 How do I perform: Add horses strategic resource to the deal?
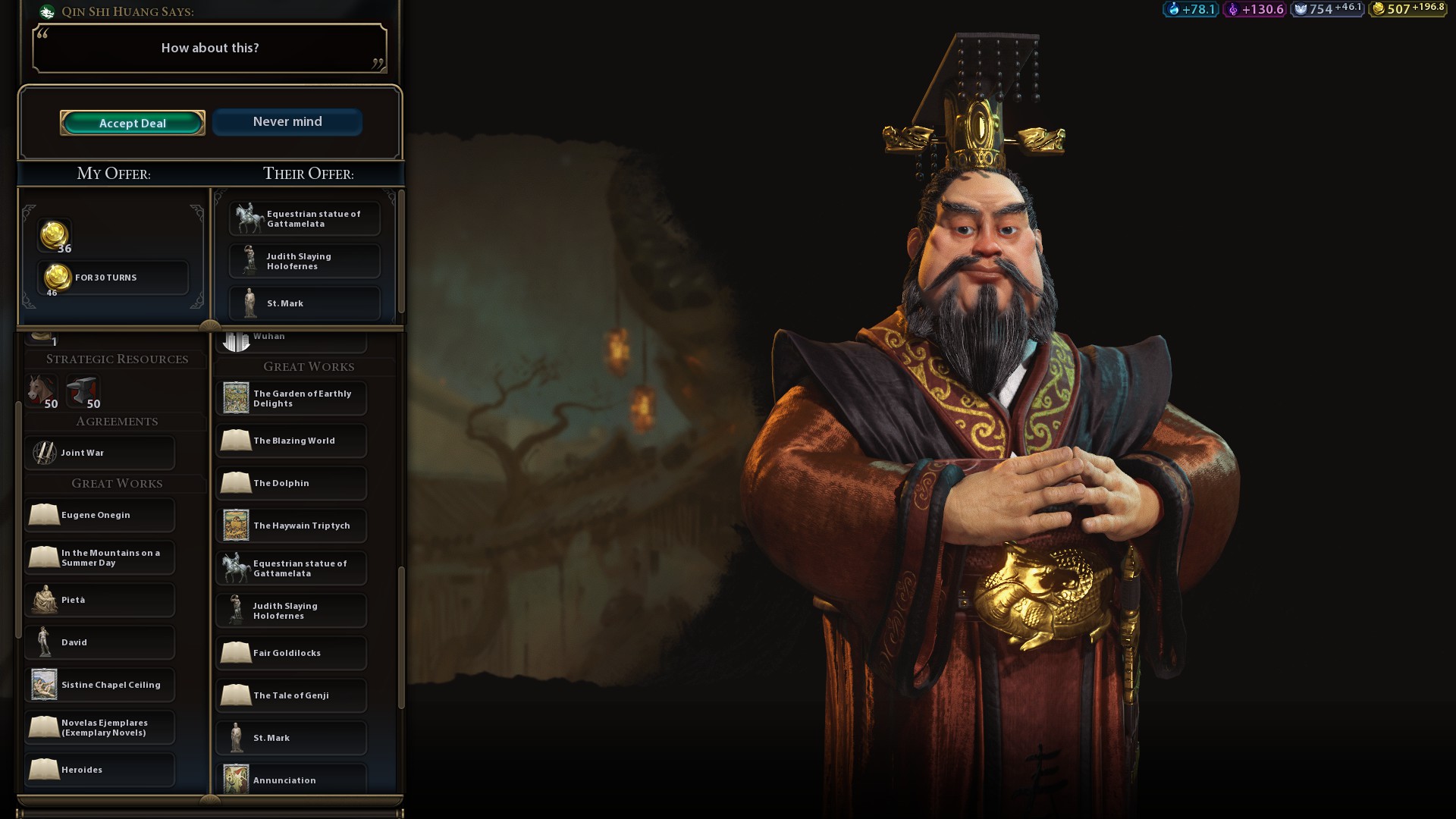(x=42, y=391)
